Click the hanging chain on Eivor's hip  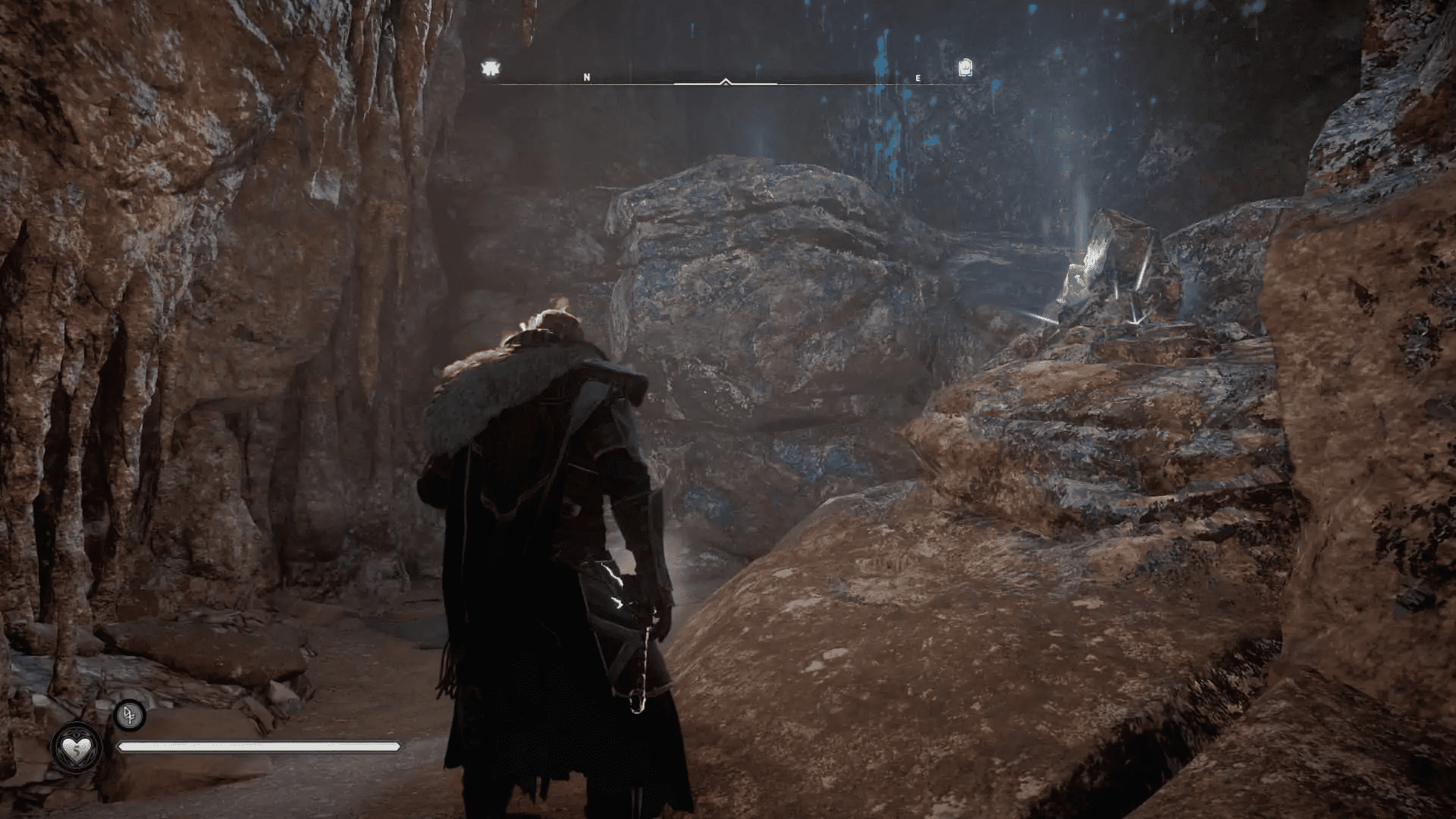[x=646, y=660]
